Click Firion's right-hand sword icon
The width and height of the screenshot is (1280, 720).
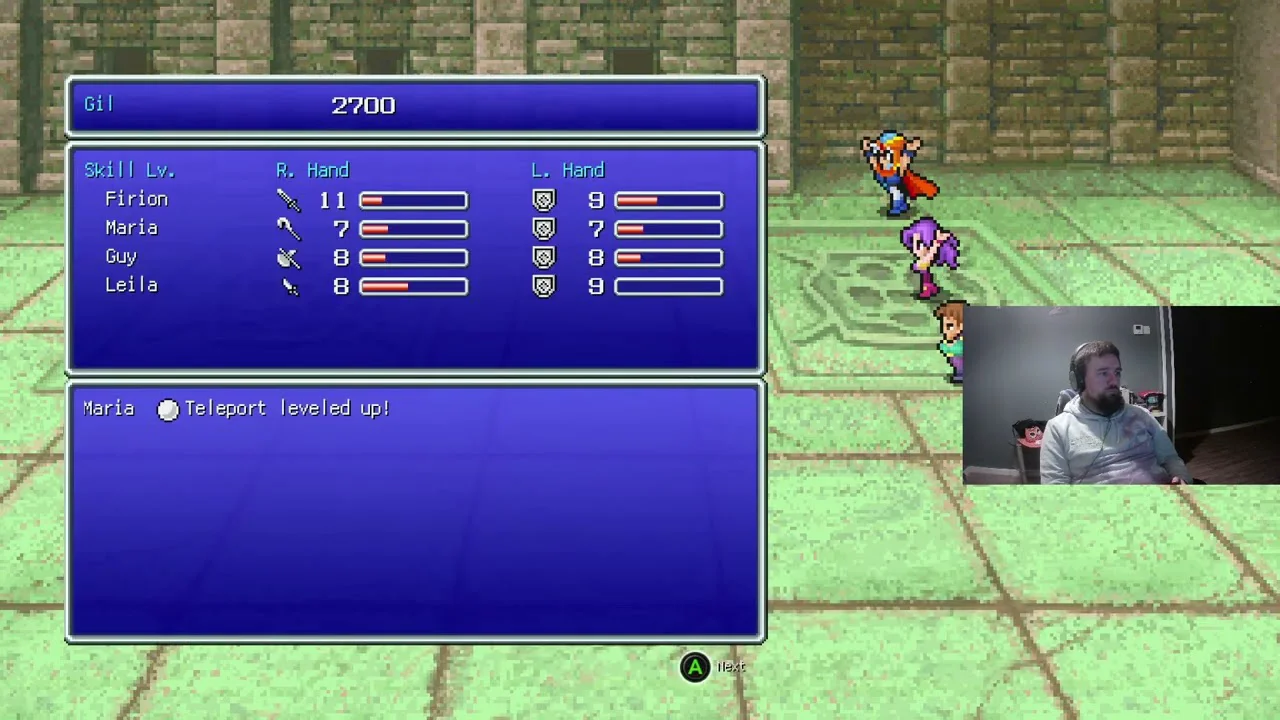288,200
